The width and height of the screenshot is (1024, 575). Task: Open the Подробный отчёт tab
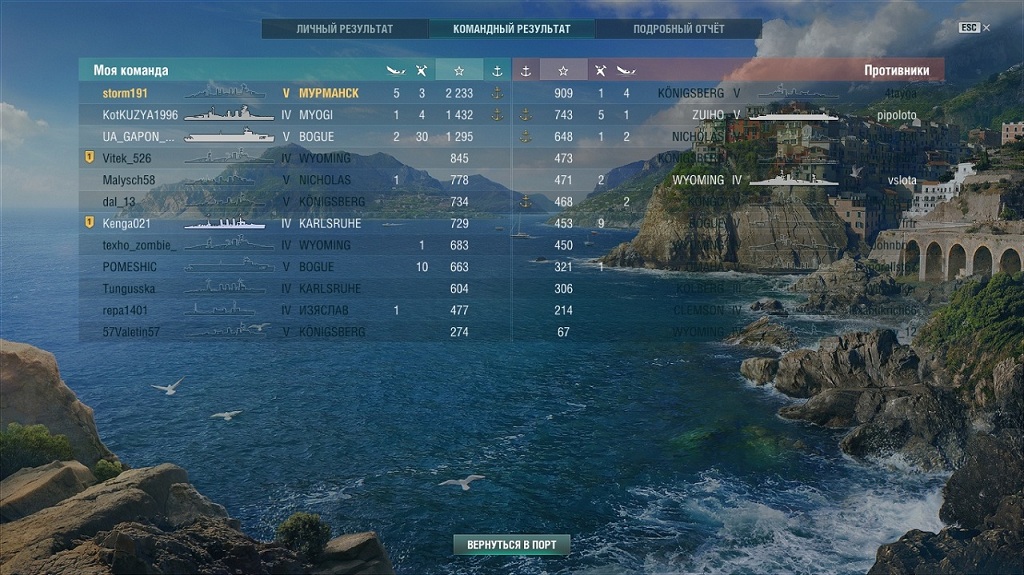678,29
